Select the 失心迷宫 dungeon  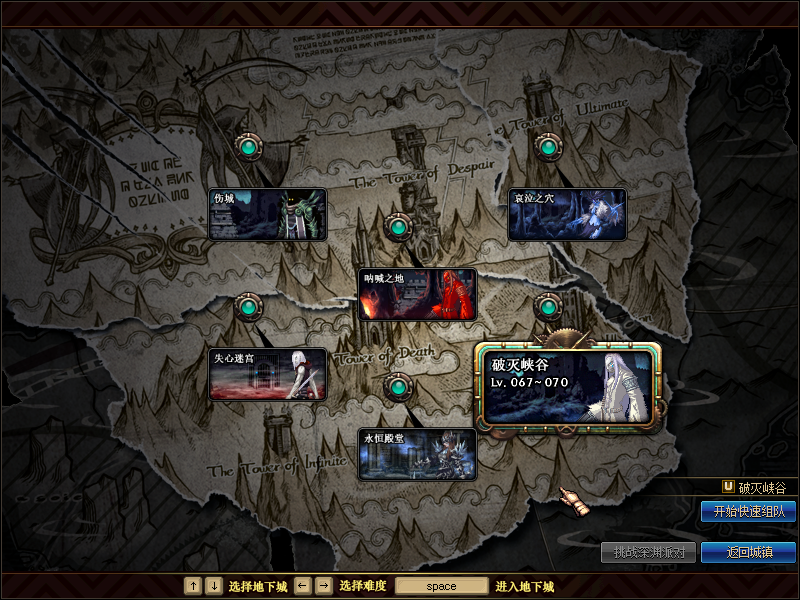(267, 374)
